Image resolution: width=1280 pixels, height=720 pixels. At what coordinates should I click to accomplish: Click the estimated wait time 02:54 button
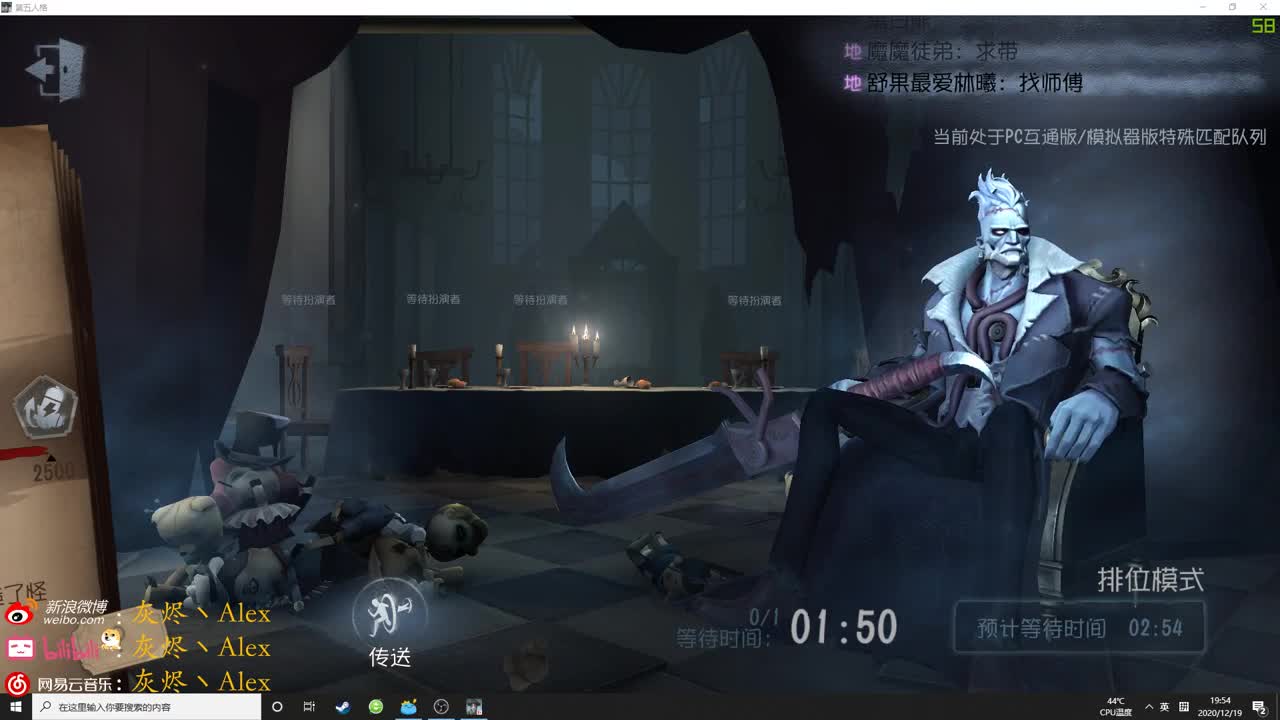pos(1080,628)
